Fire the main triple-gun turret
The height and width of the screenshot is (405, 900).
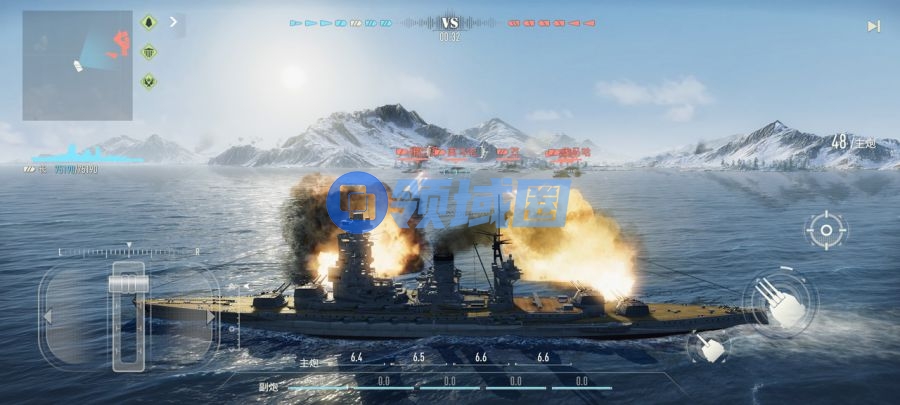[x=779, y=302]
